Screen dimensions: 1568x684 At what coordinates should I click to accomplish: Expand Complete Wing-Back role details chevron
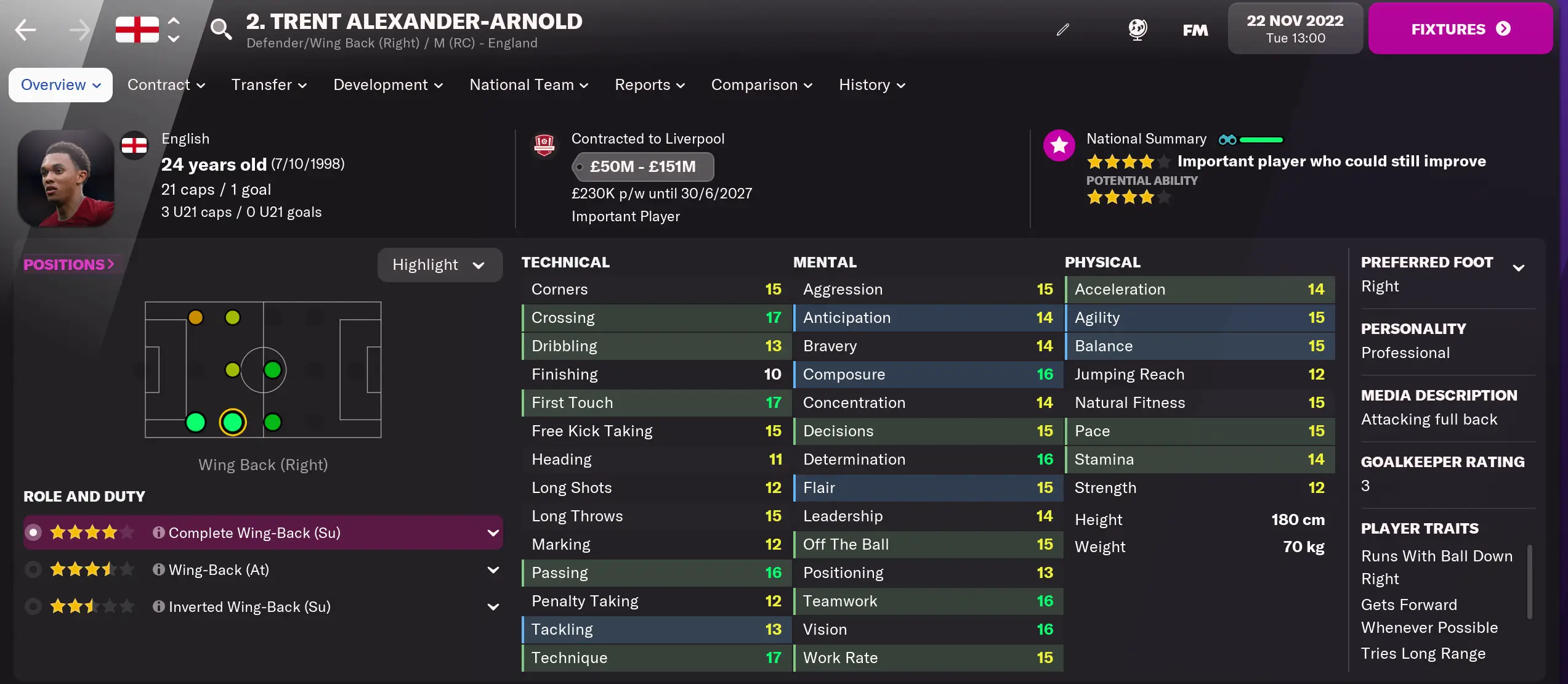(x=493, y=532)
